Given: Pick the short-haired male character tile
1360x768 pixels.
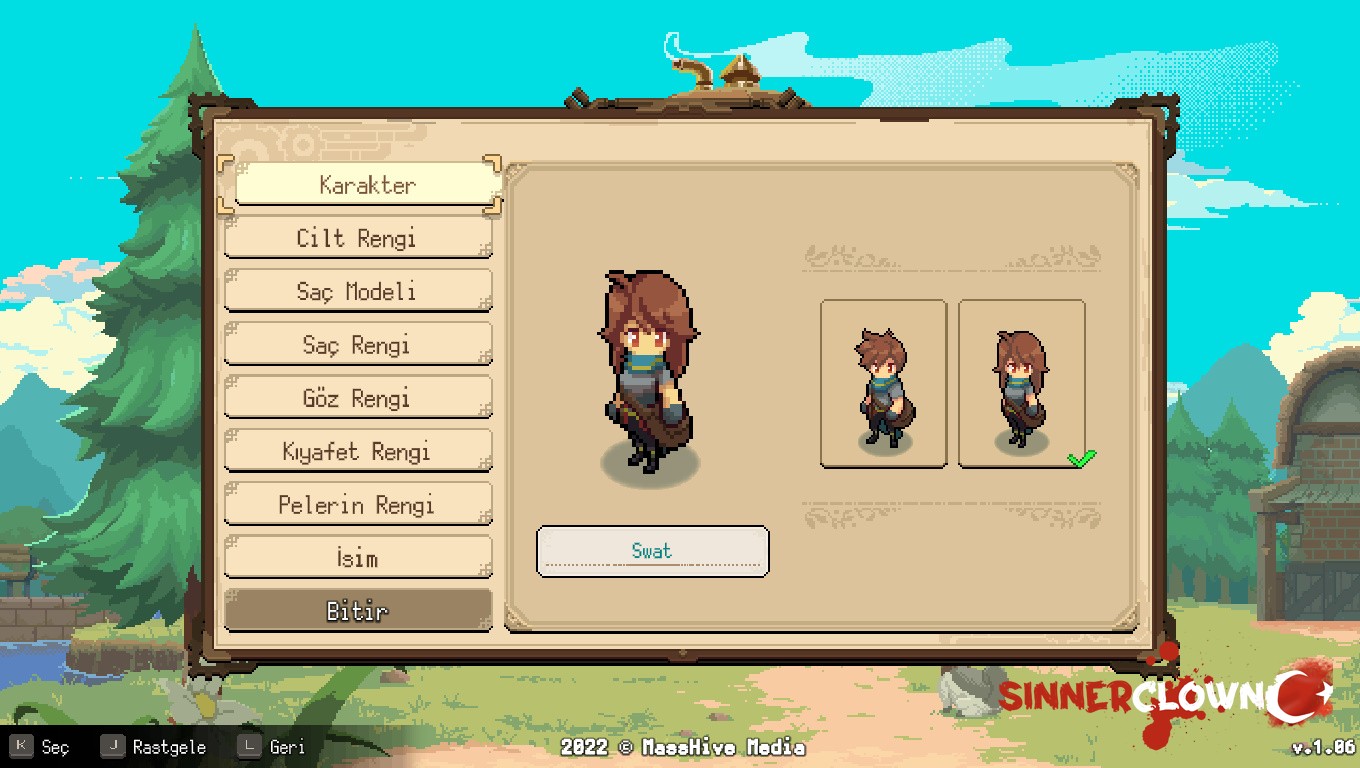Looking at the screenshot, I should tap(883, 384).
